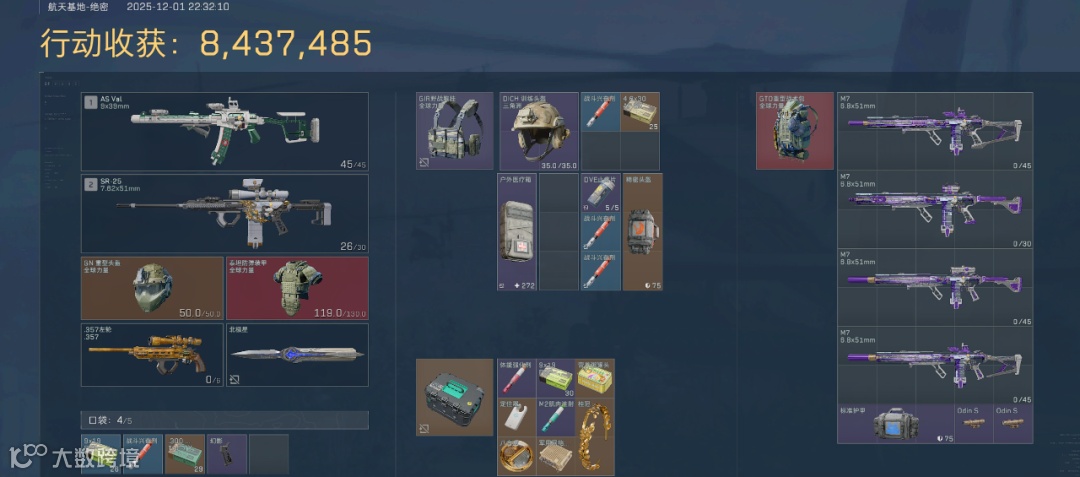Open the safe box container slot

[x=455, y=397]
